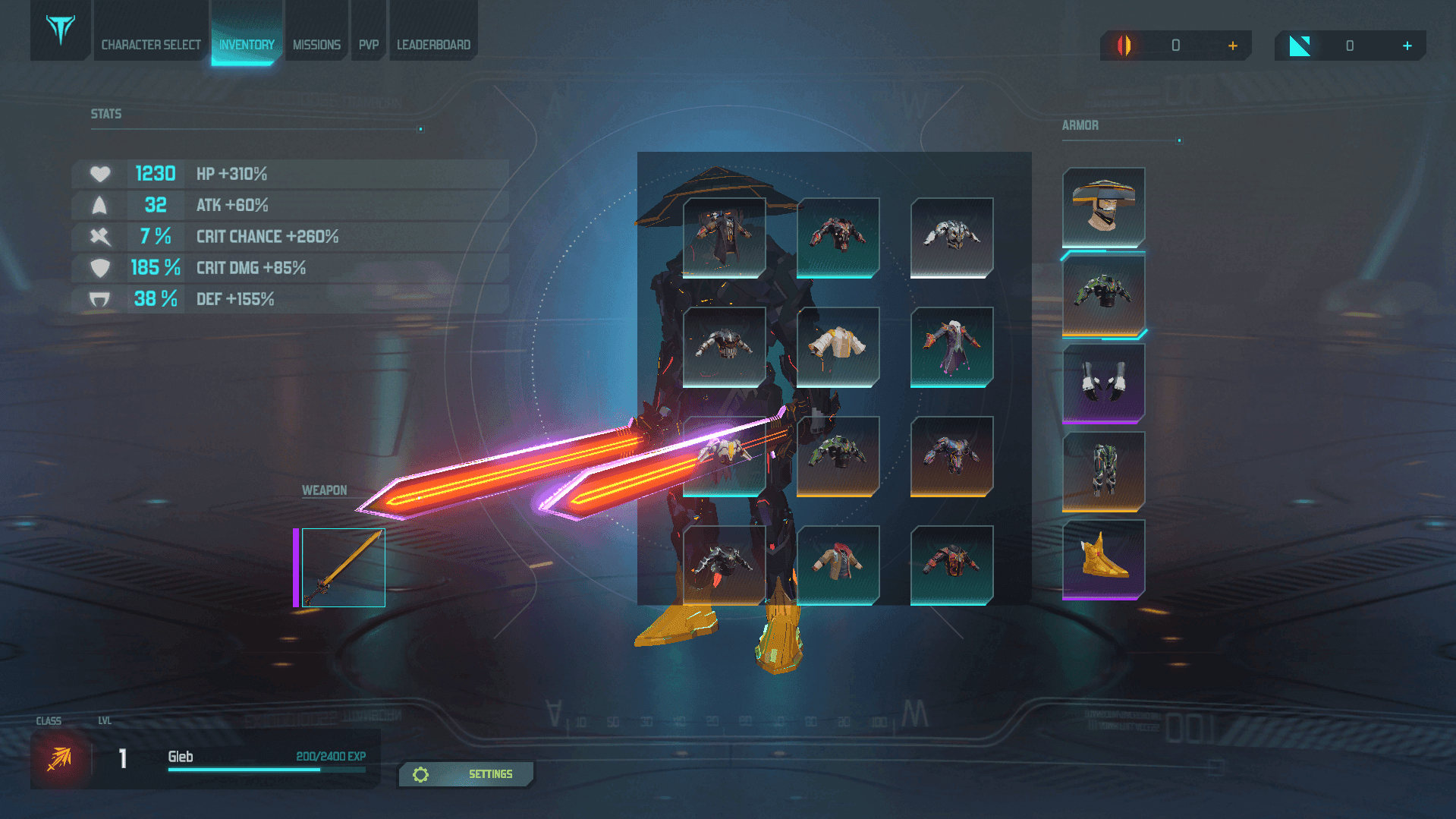This screenshot has height=819, width=1456.
Task: Select the equipped sword in the Weapon slot
Action: tap(342, 566)
